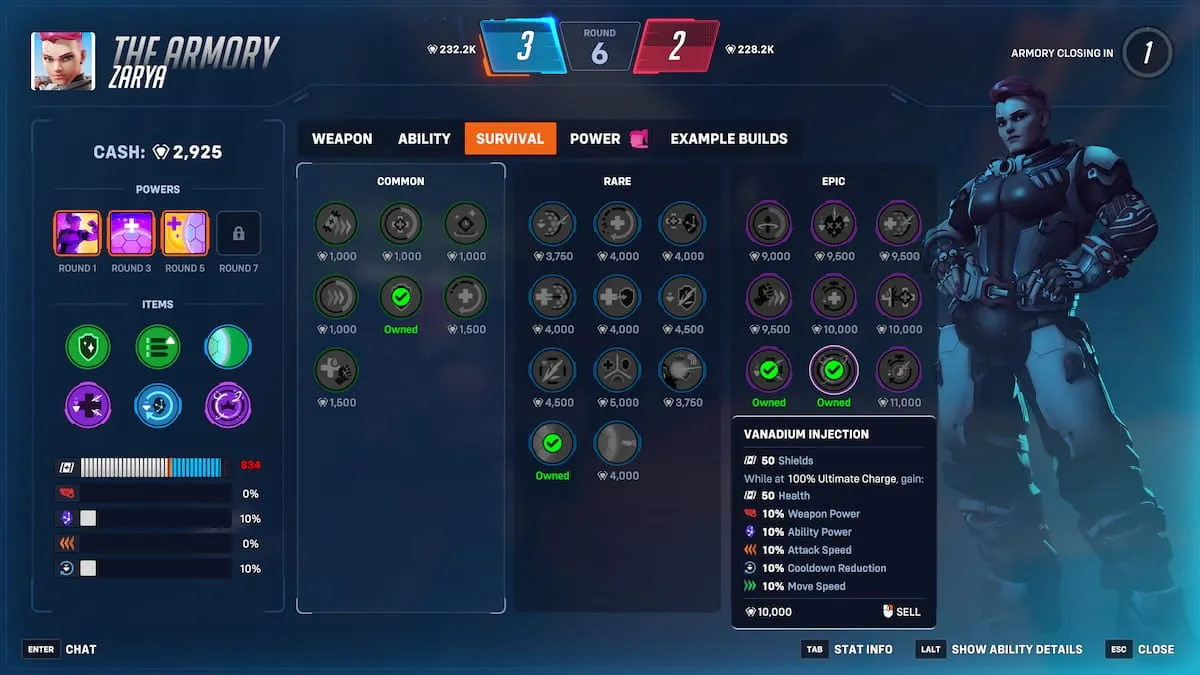Open the Example Builds tab

click(x=728, y=139)
